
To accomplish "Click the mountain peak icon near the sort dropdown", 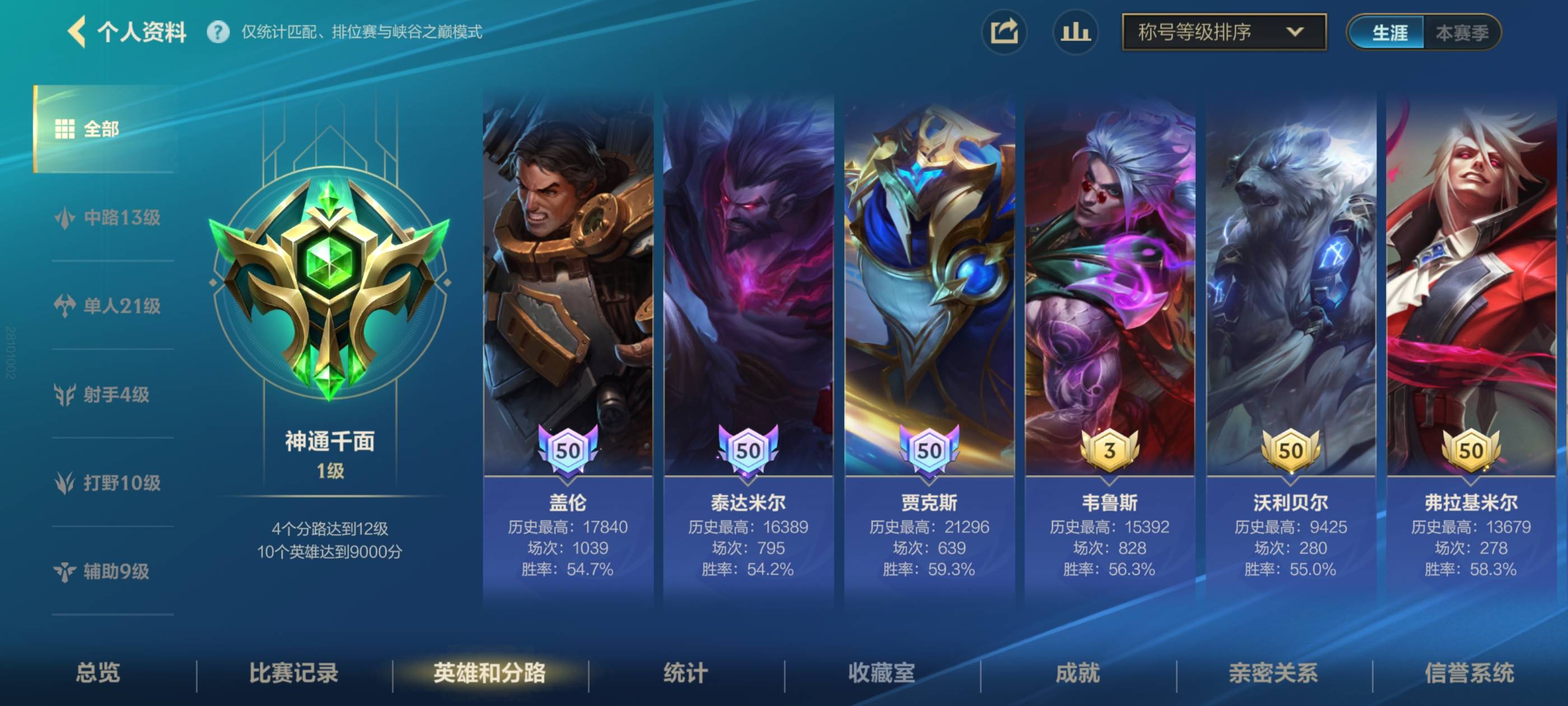I will 1075,34.
